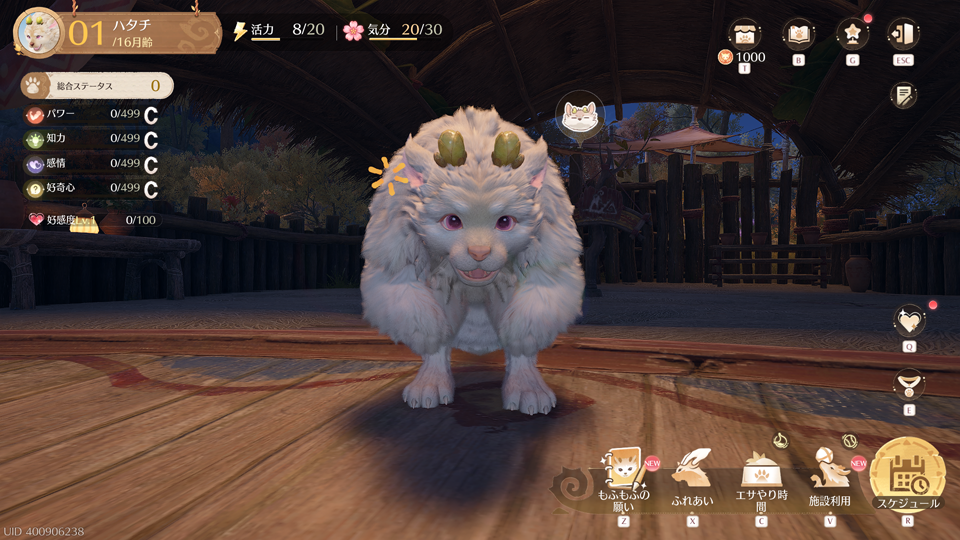Select the ふれあい interaction button

692,472
